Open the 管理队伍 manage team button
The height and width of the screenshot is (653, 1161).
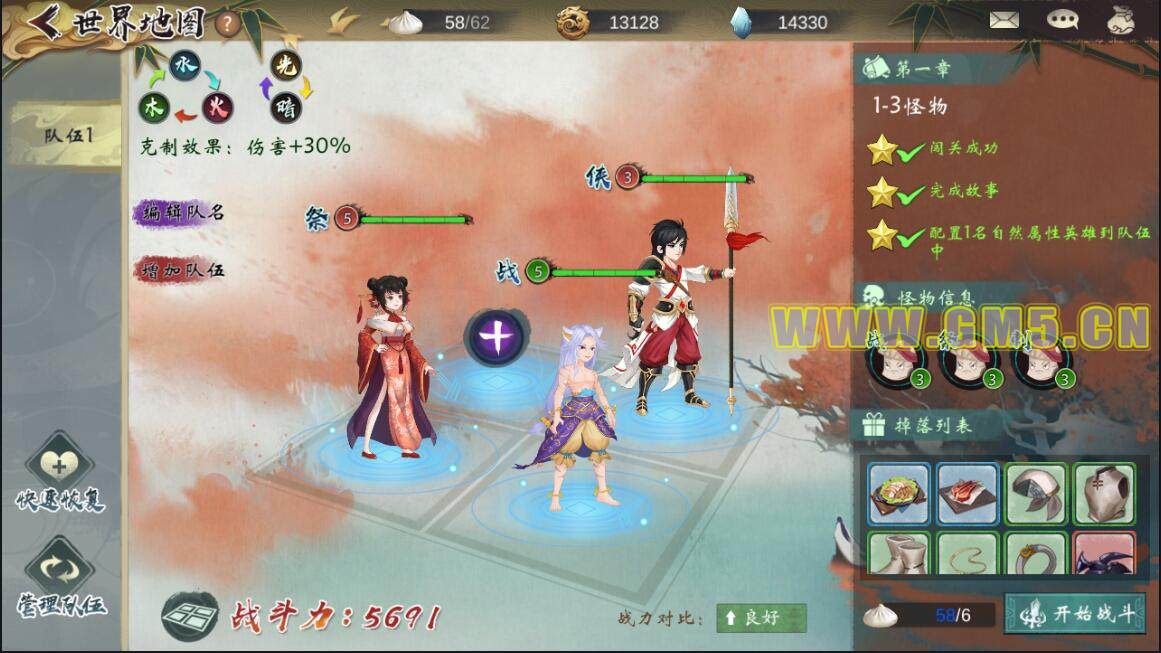[60, 578]
